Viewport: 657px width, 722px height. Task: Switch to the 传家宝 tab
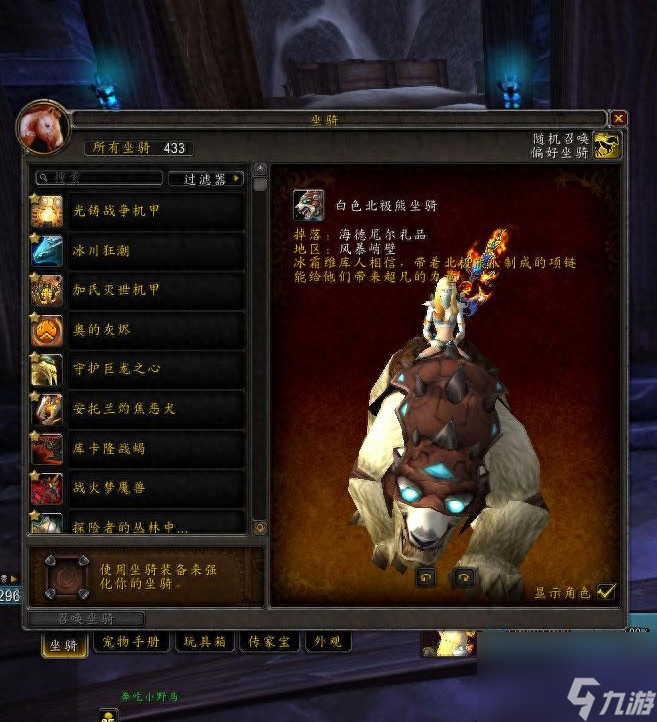(x=268, y=642)
